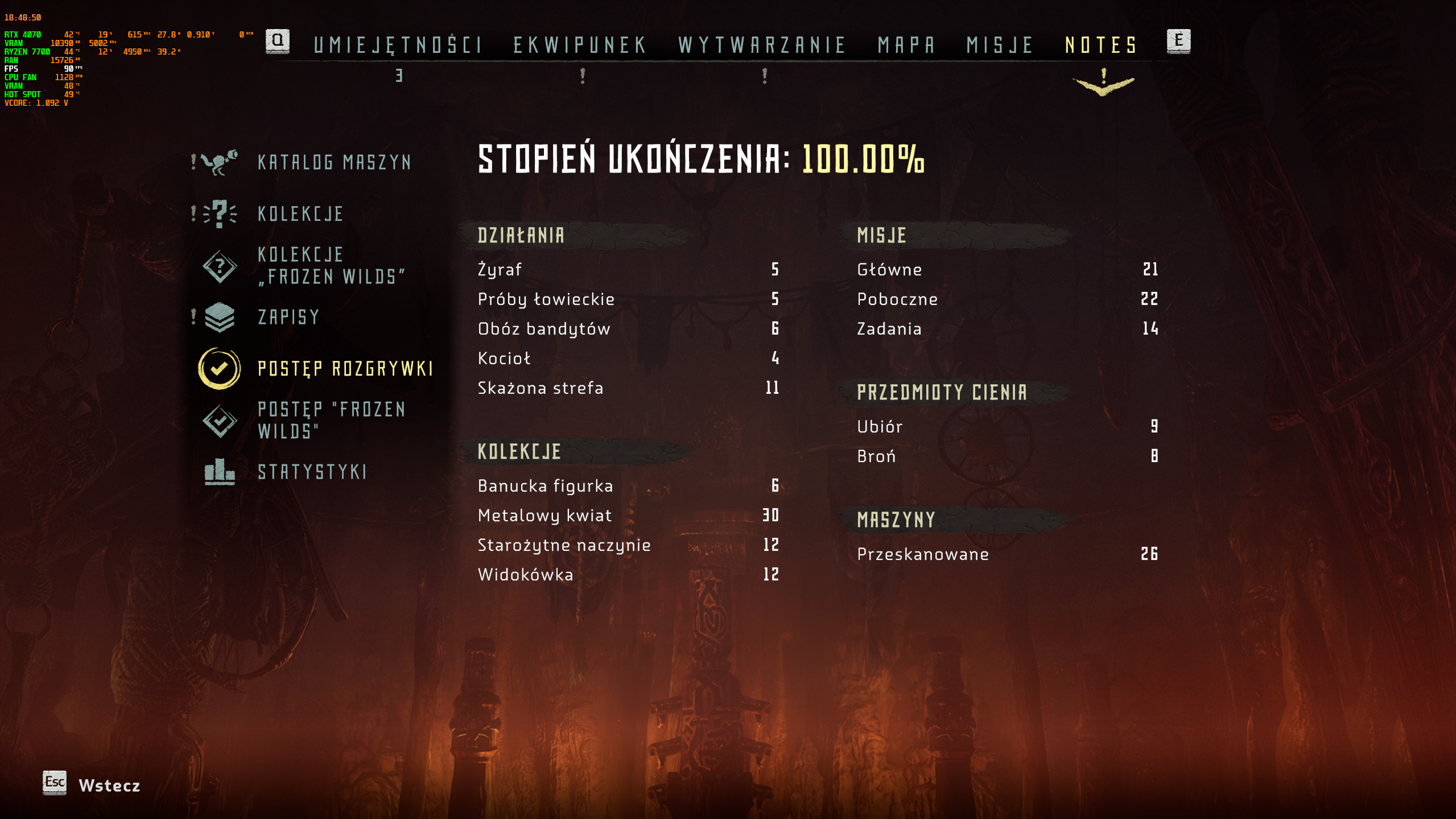Open the Ekwipunek tab
1456x819 pixels.
point(580,45)
